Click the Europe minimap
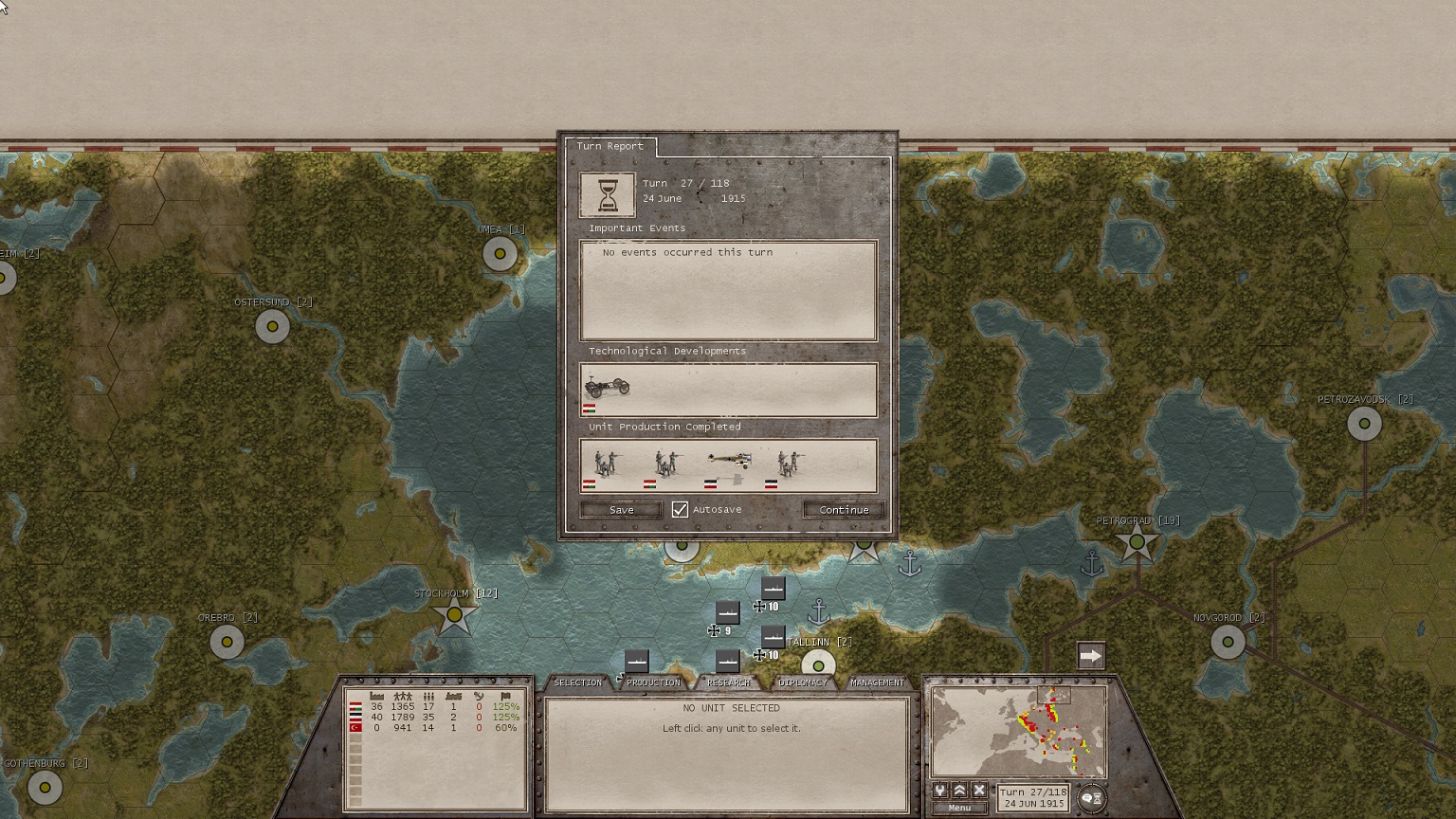The width and height of the screenshot is (1456, 819). 1019,732
